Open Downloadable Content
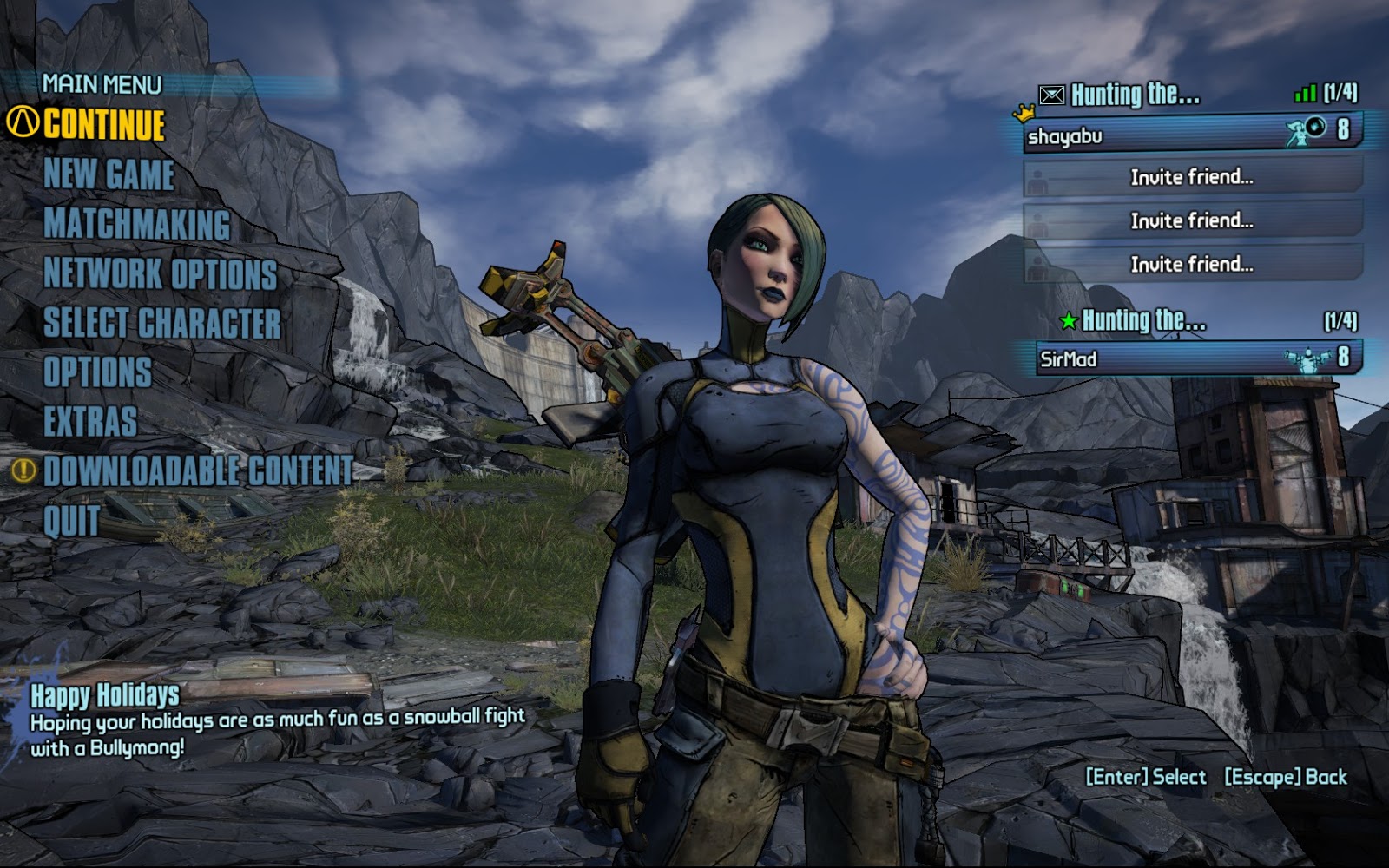 pos(199,471)
